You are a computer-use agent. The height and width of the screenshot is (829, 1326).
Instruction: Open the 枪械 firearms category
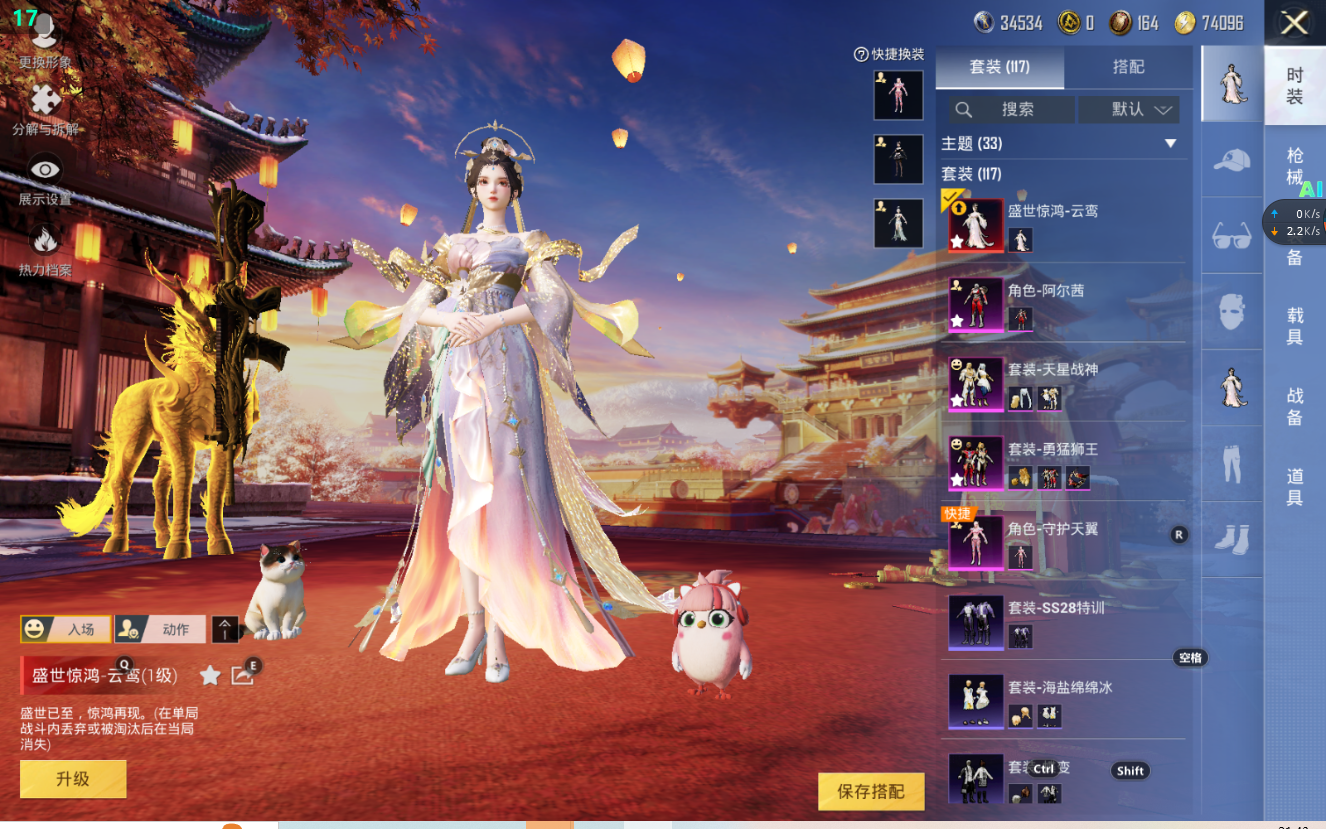click(x=1295, y=166)
